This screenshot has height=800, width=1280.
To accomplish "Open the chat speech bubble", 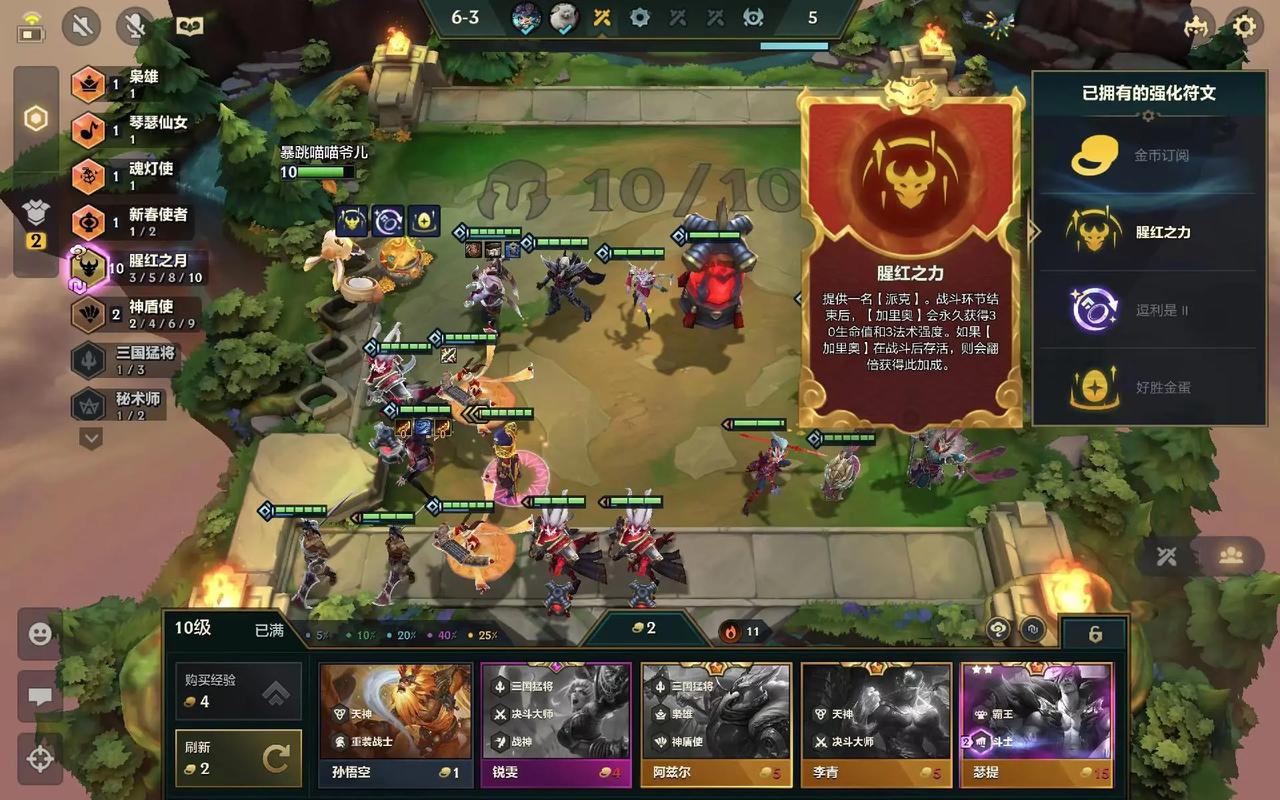I will (40, 697).
